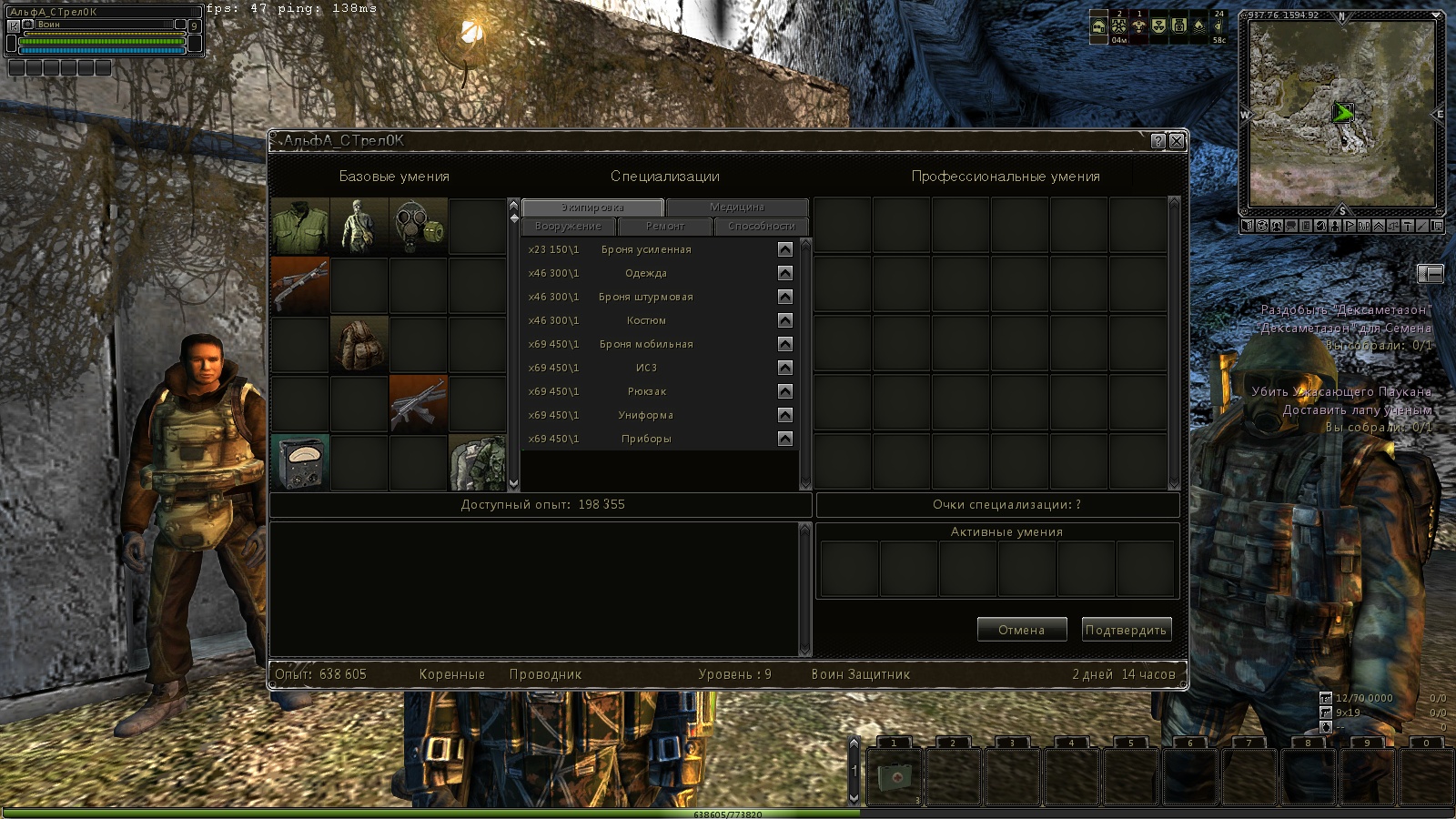
Task: Switch to the Медицина tab
Action: pyautogui.click(x=737, y=207)
